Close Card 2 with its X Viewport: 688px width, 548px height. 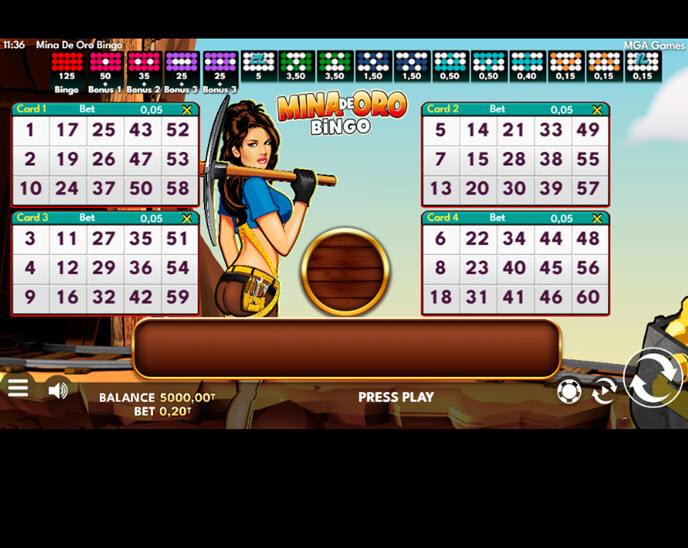tap(598, 110)
